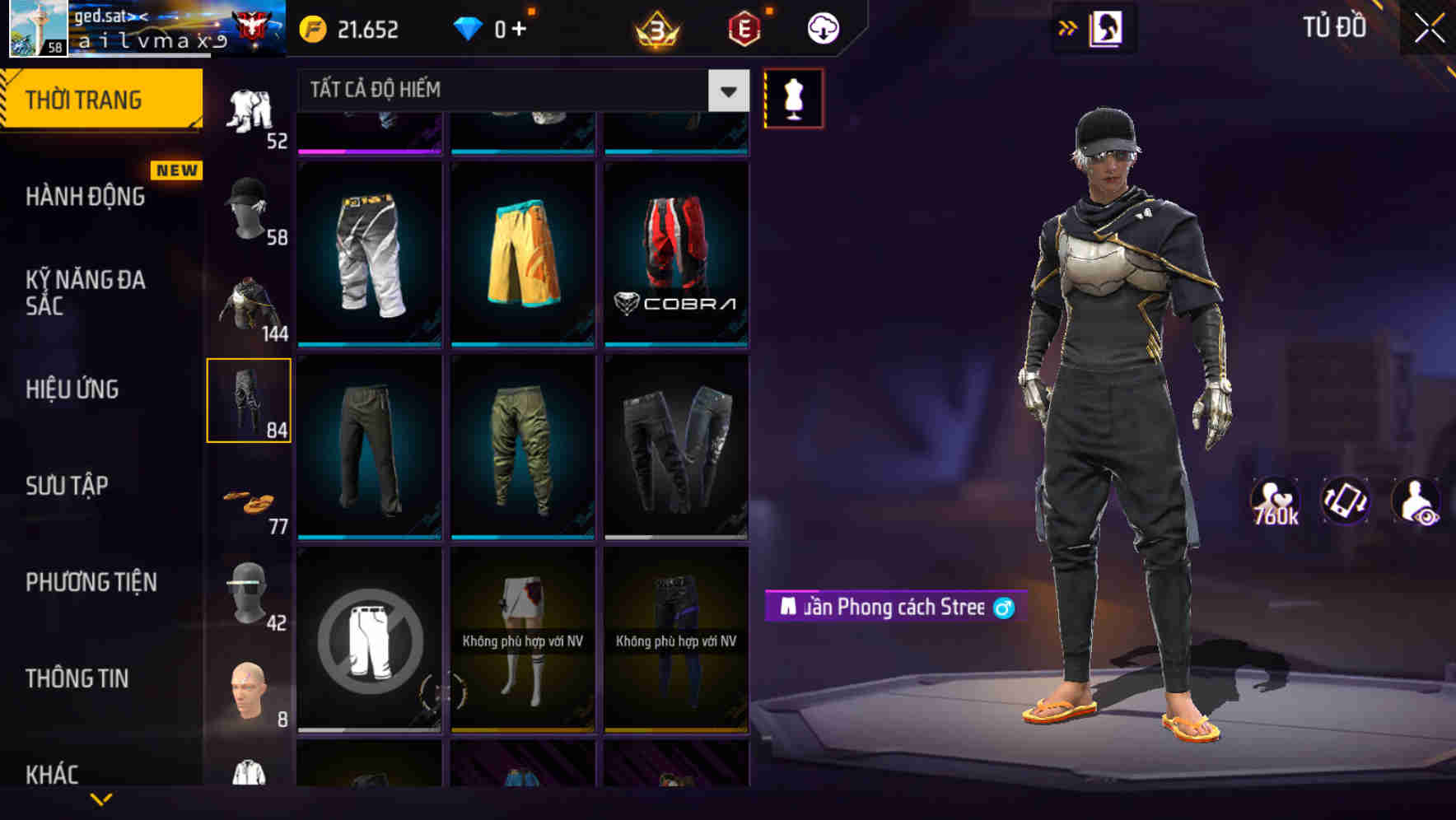Select the mannequin preview icon

tap(793, 99)
